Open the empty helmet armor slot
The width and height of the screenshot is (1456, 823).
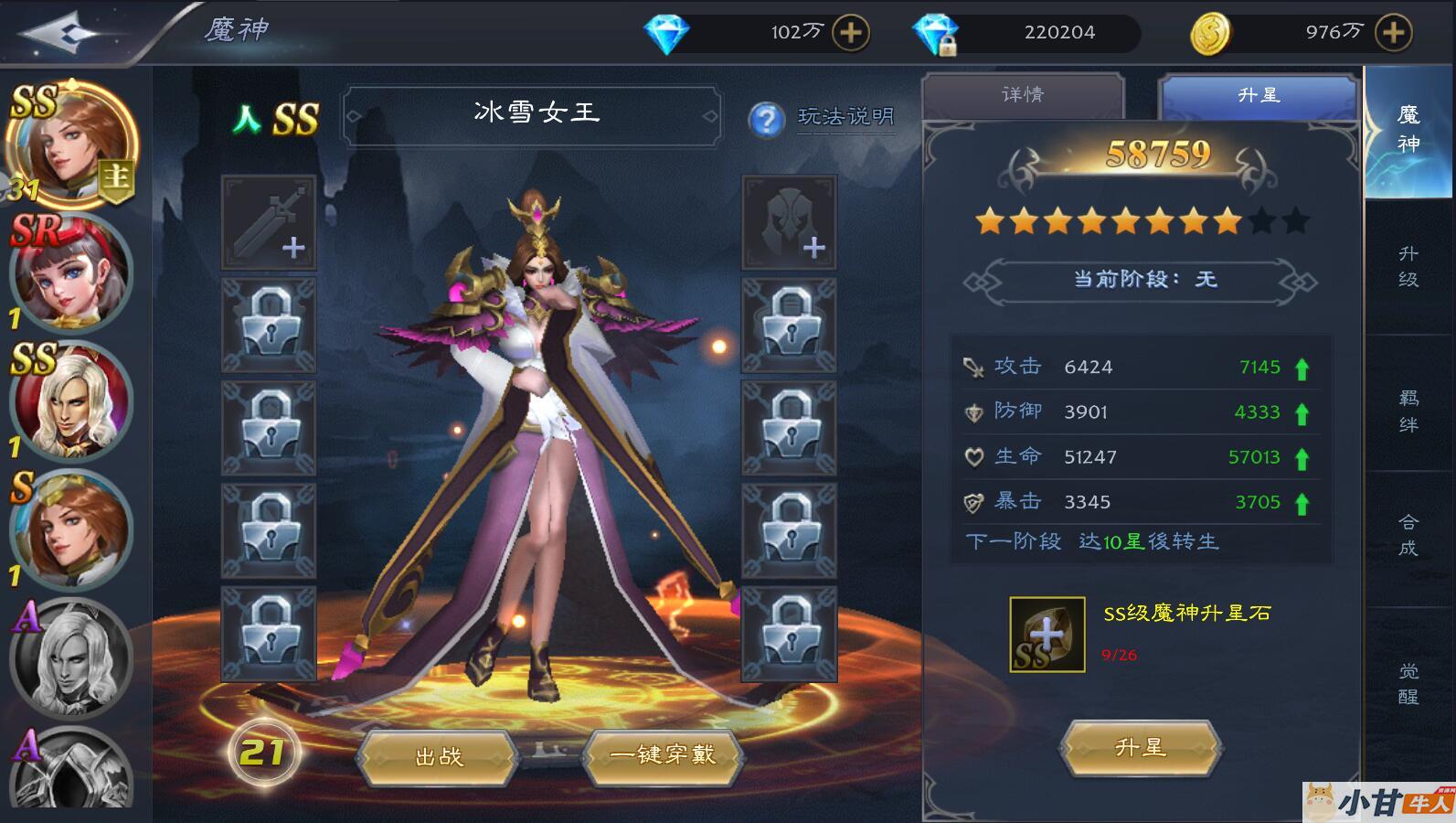(789, 222)
